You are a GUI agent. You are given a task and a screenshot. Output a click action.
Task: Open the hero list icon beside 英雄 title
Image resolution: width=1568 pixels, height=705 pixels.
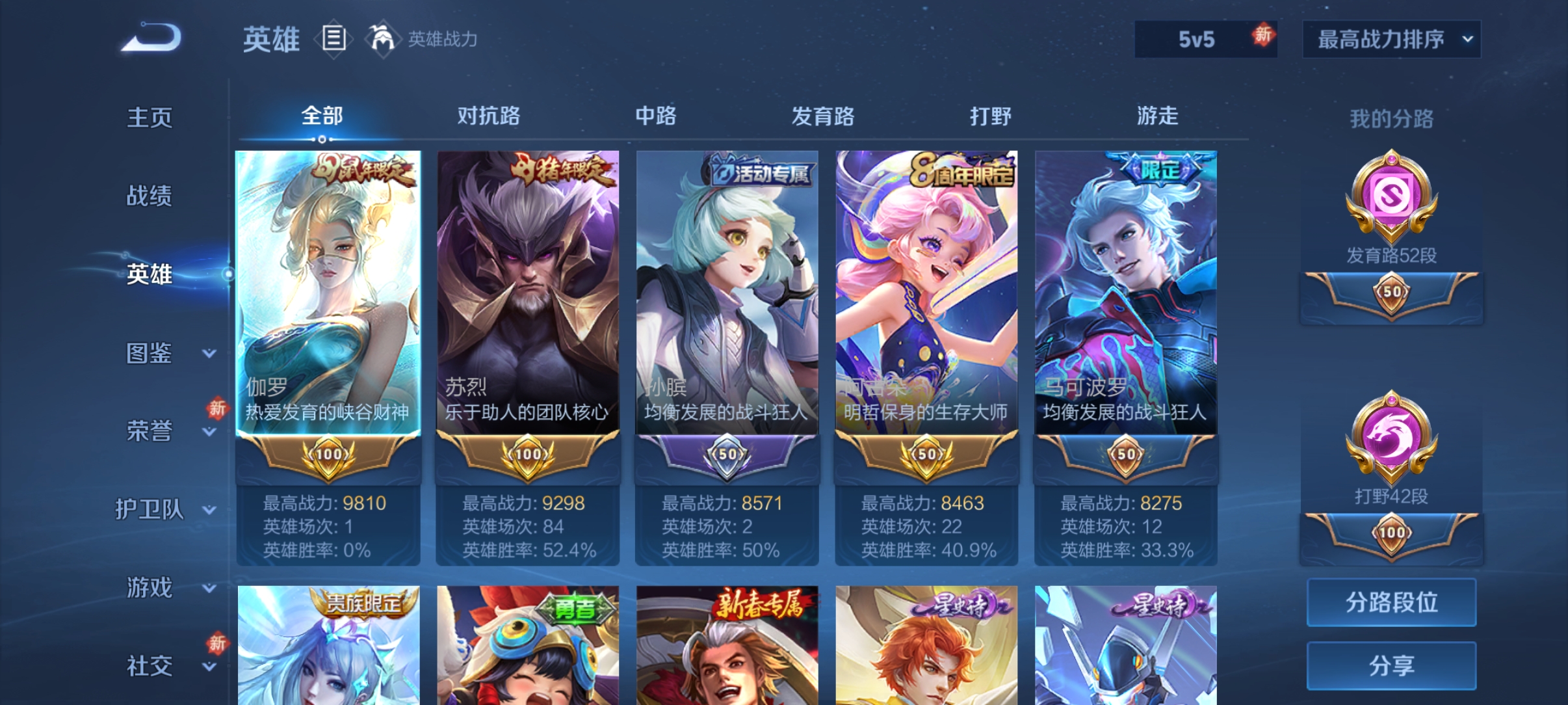click(x=333, y=39)
